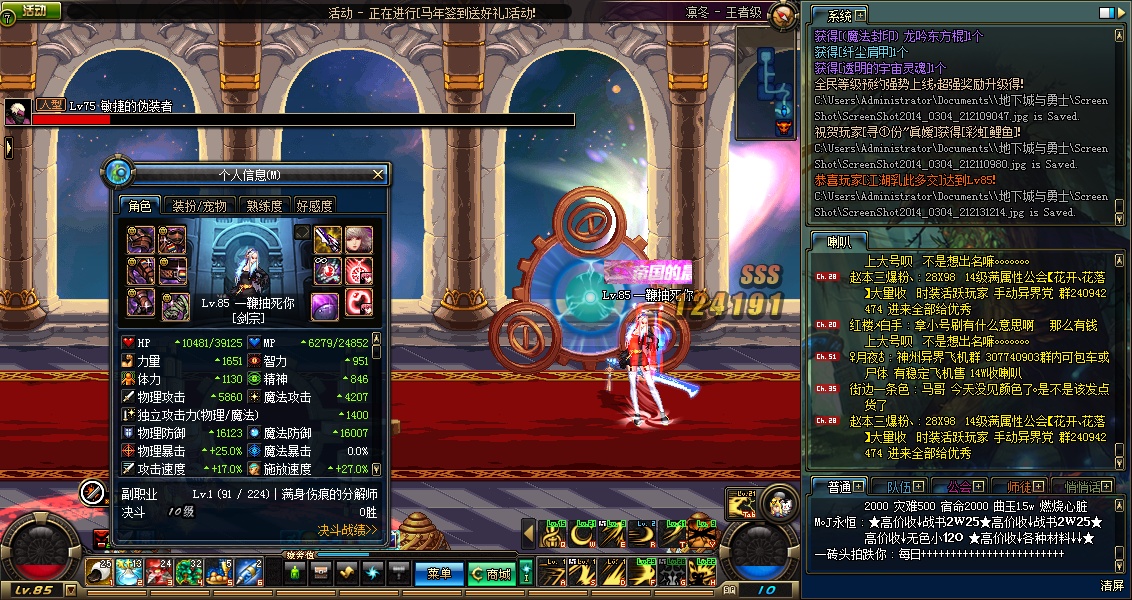Select the 师徒 chat channel tab
Screen dimensions: 1132x600
click(1020, 487)
